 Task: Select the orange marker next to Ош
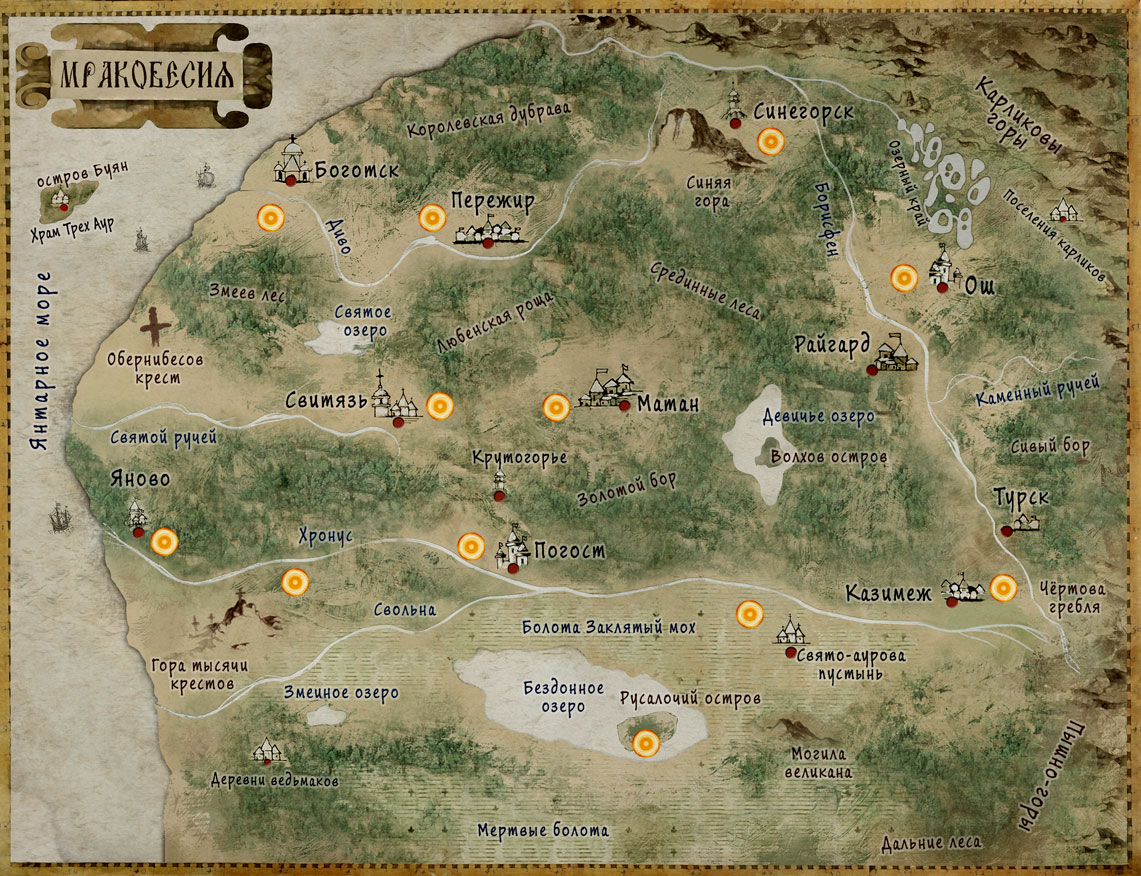[x=904, y=278]
